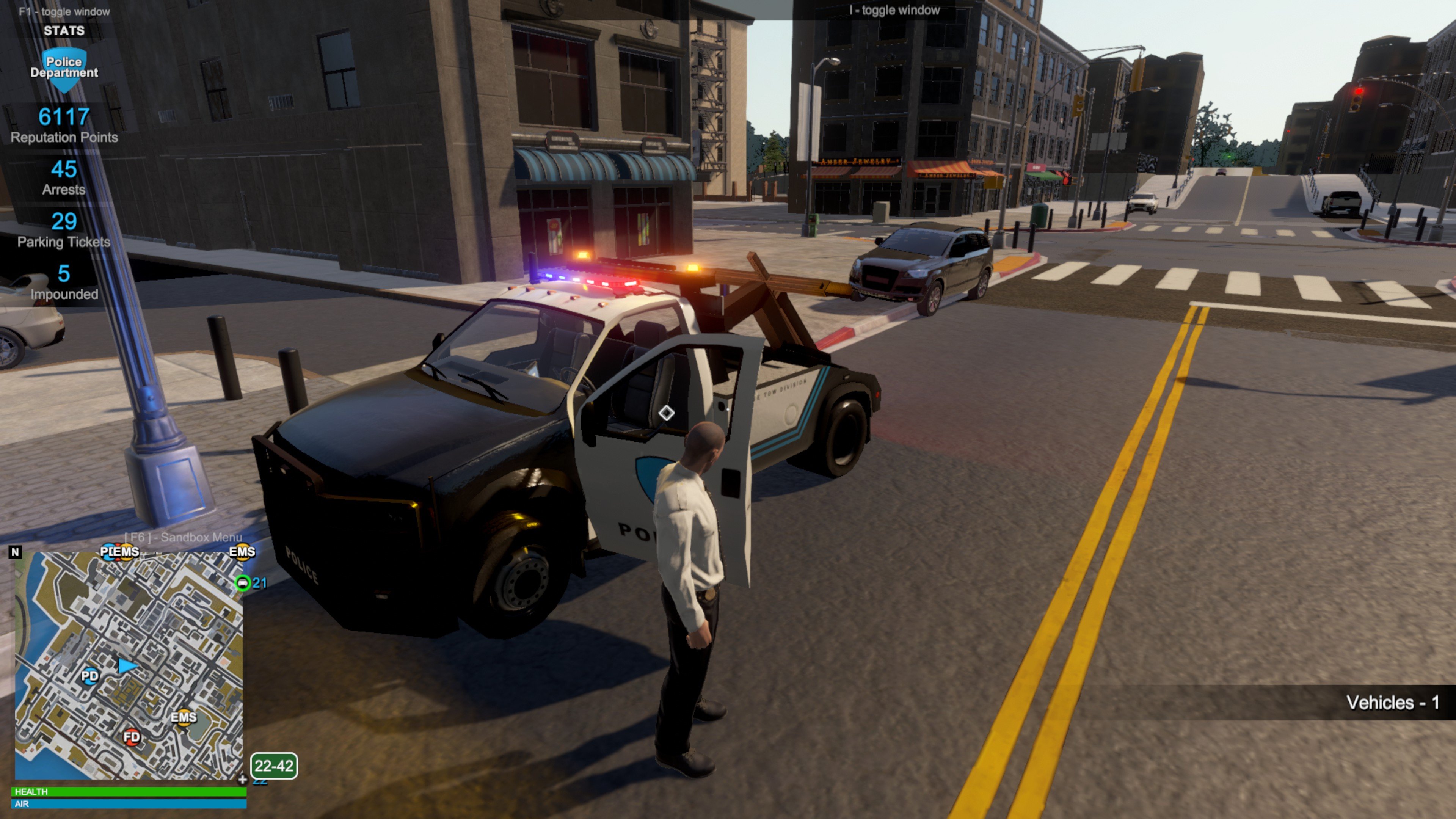Select the PD marker inside the minimap

pos(90,675)
